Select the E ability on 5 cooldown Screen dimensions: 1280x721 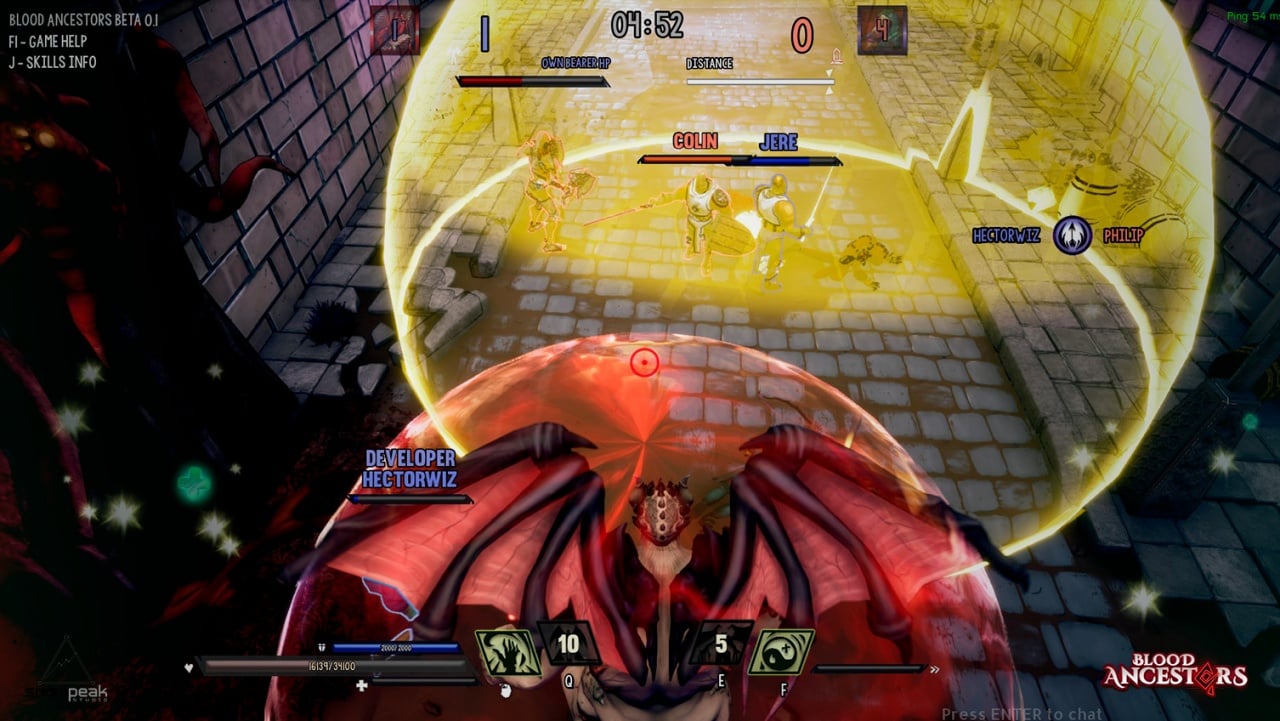tap(721, 643)
